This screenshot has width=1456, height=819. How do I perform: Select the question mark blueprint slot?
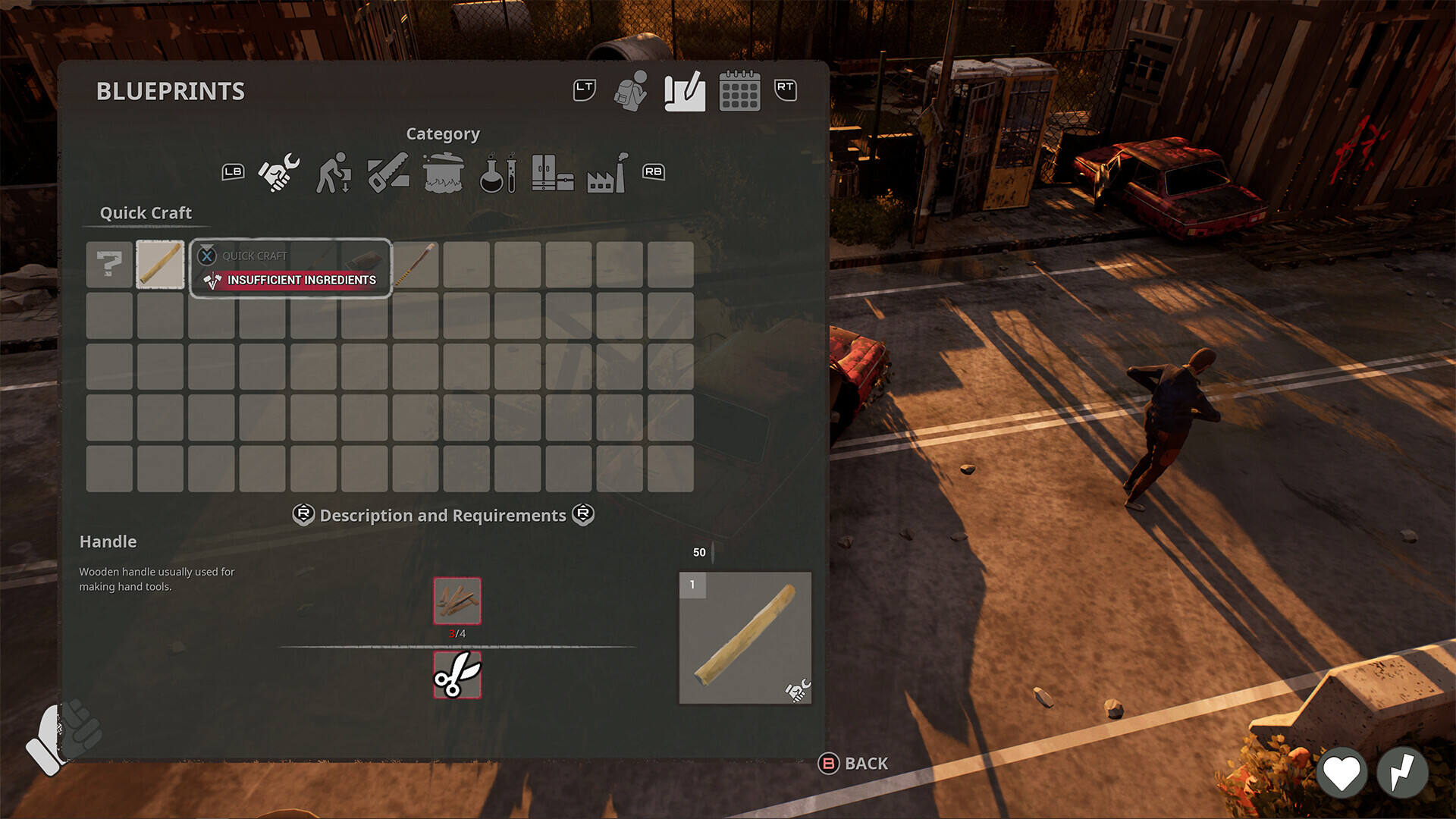(109, 265)
